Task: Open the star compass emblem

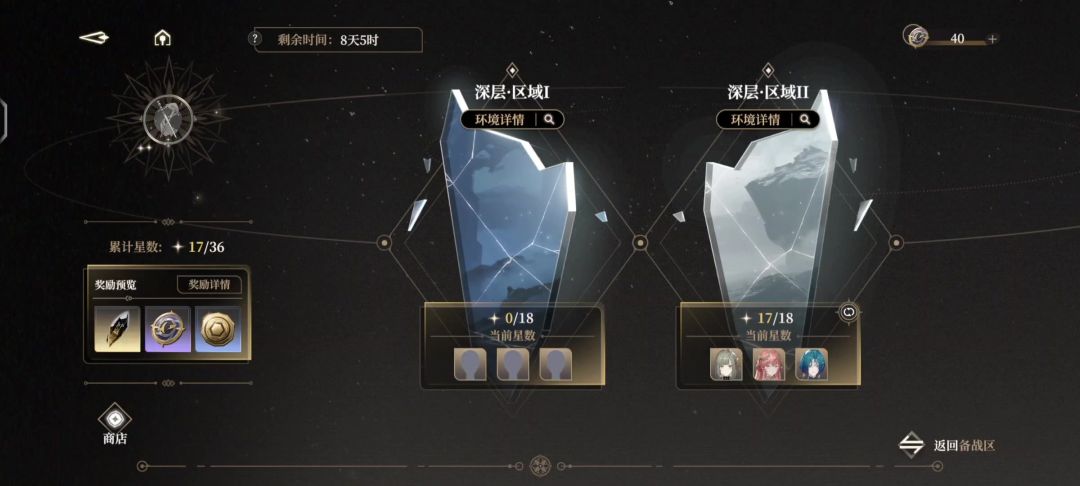Action: click(x=167, y=117)
